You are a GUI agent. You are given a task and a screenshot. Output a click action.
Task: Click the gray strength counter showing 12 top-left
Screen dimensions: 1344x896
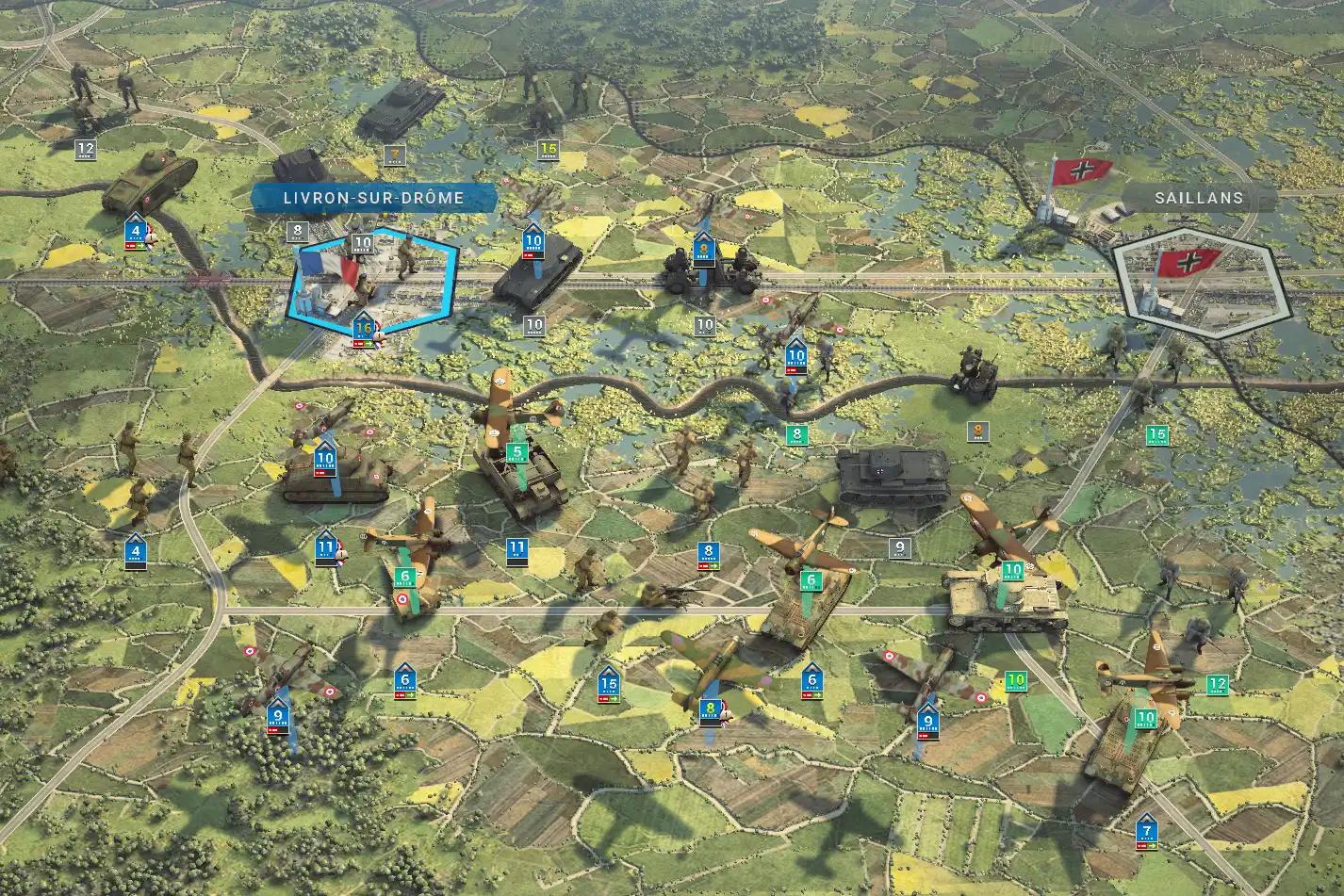coord(85,147)
